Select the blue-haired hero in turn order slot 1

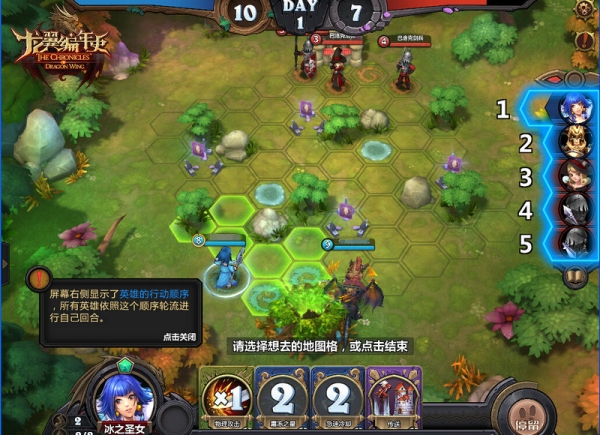coord(573,105)
